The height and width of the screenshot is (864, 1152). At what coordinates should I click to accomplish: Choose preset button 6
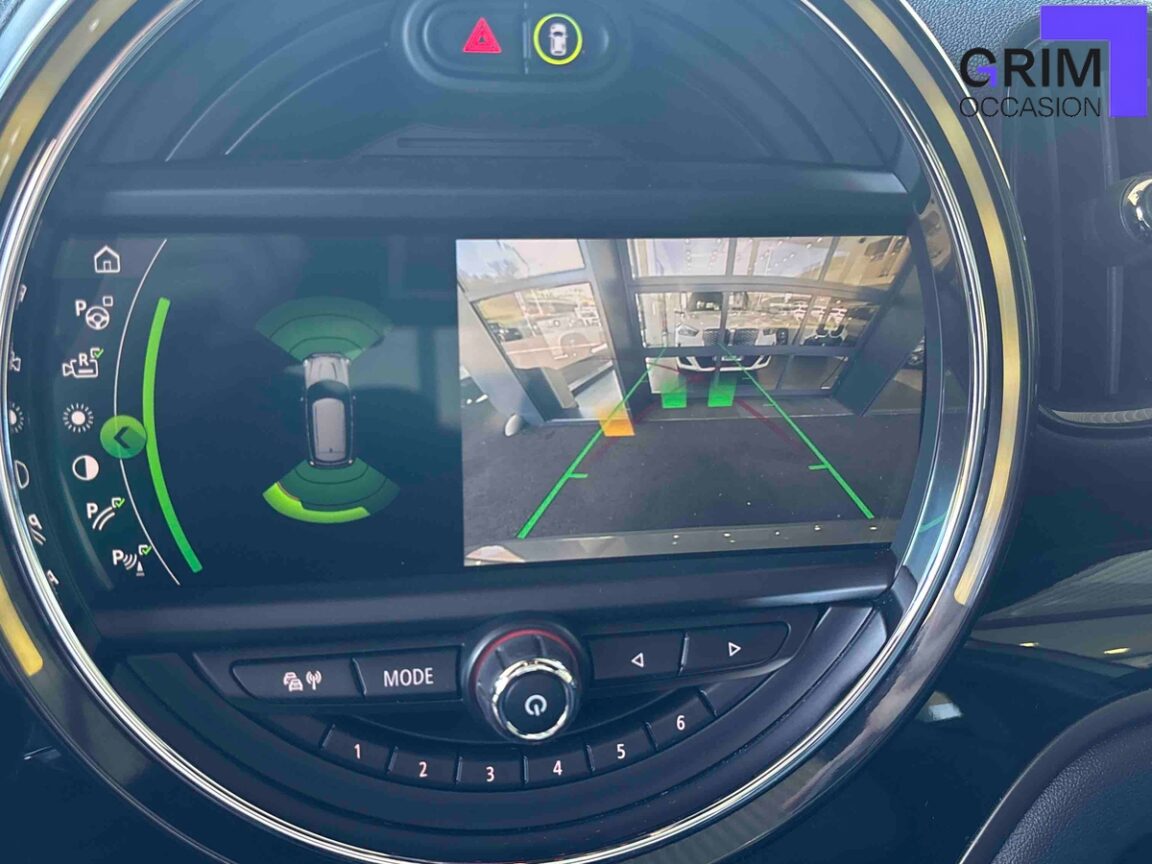[680, 723]
